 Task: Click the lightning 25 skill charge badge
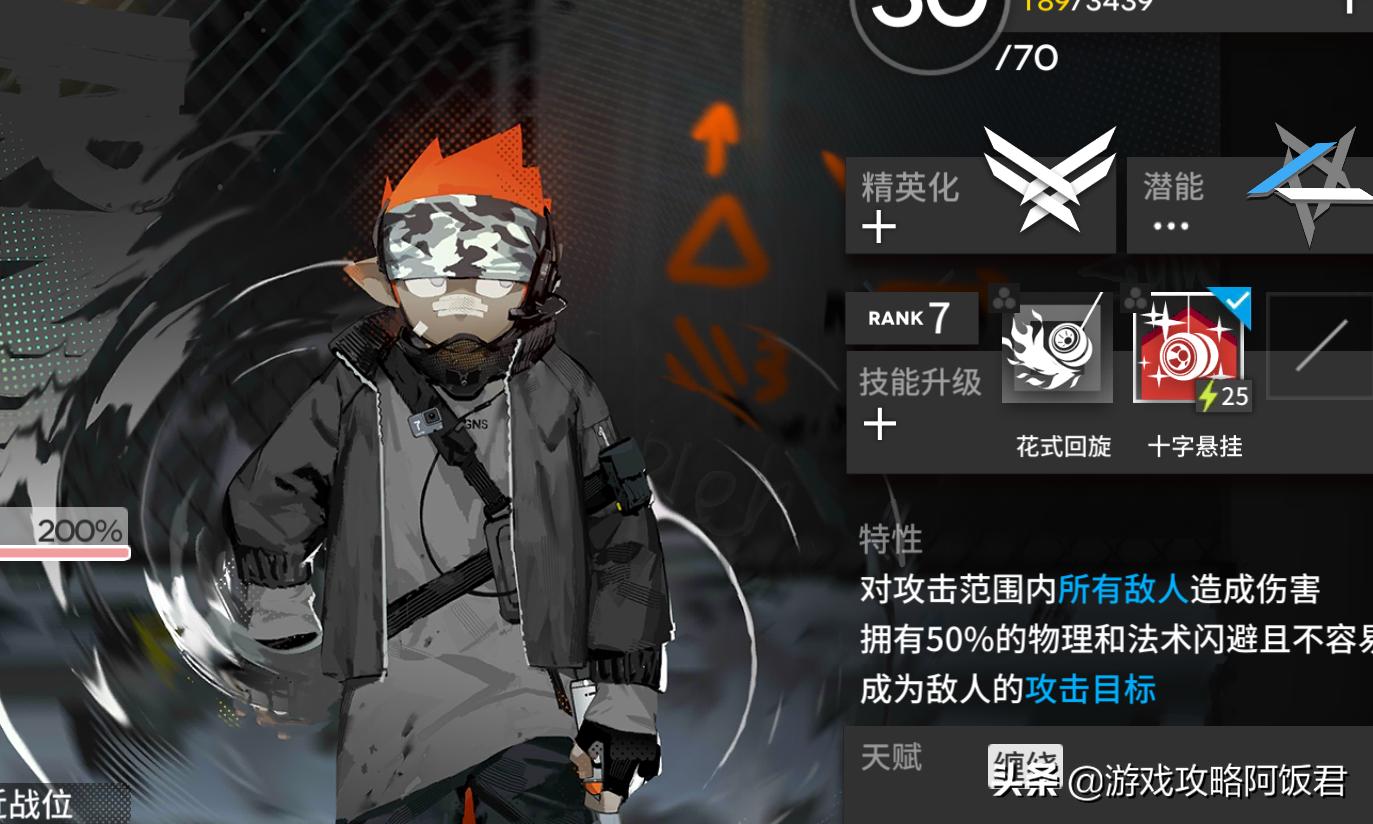click(x=1222, y=397)
